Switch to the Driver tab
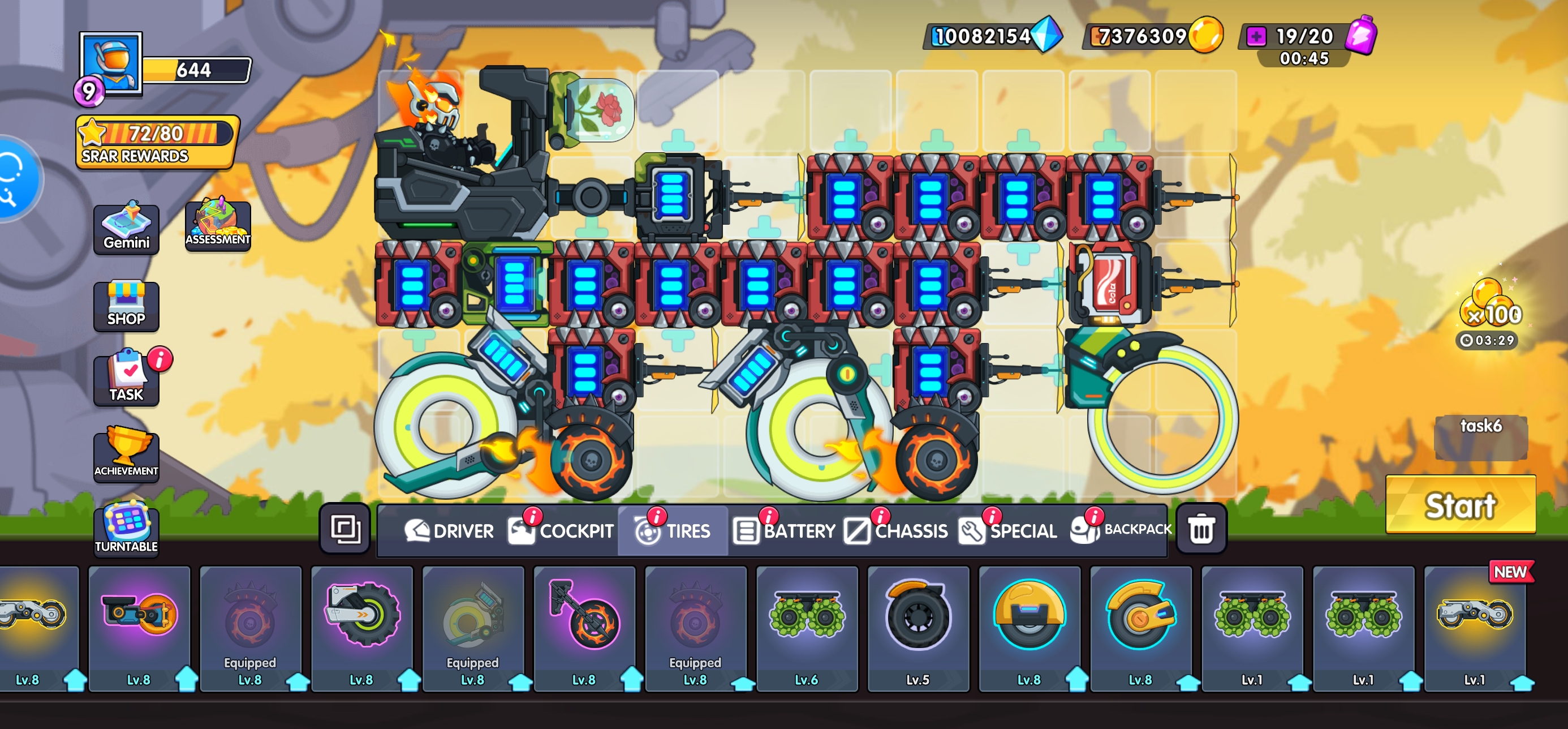 click(x=449, y=530)
